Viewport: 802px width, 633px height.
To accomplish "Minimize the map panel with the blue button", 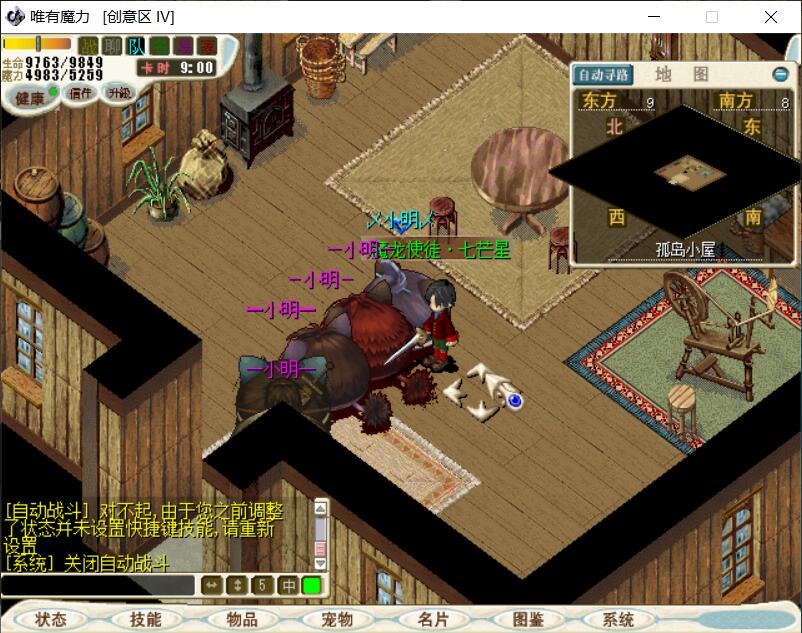I will click(781, 75).
